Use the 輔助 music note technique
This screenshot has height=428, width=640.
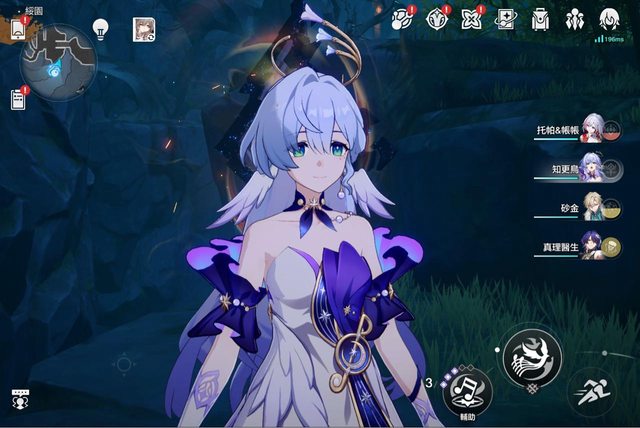pyautogui.click(x=467, y=386)
